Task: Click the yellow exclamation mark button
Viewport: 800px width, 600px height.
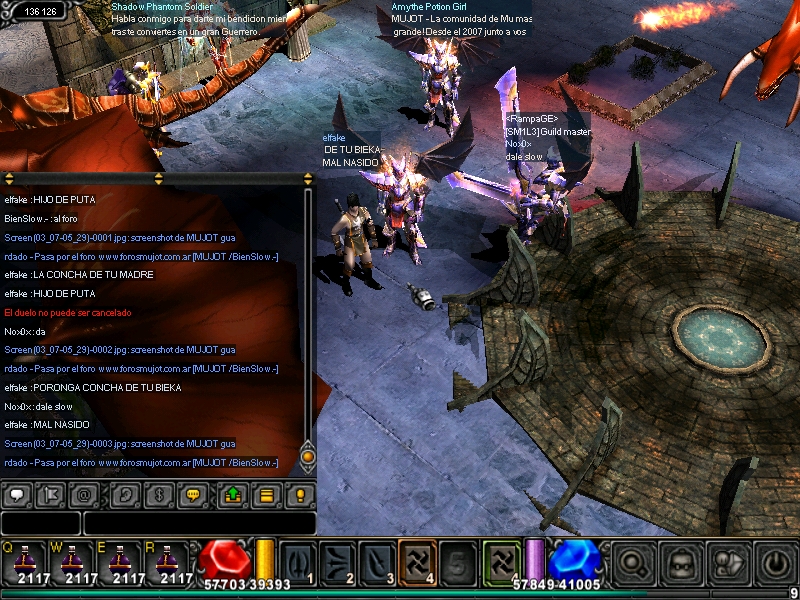Action: 298,494
